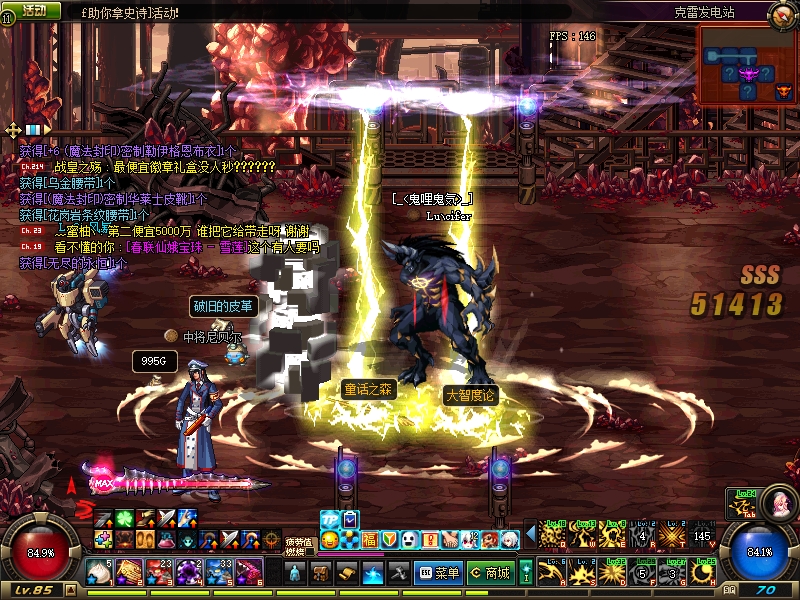This screenshot has width=800, height=600.
Task: Click the dungeon room minimap
Action: (x=747, y=65)
